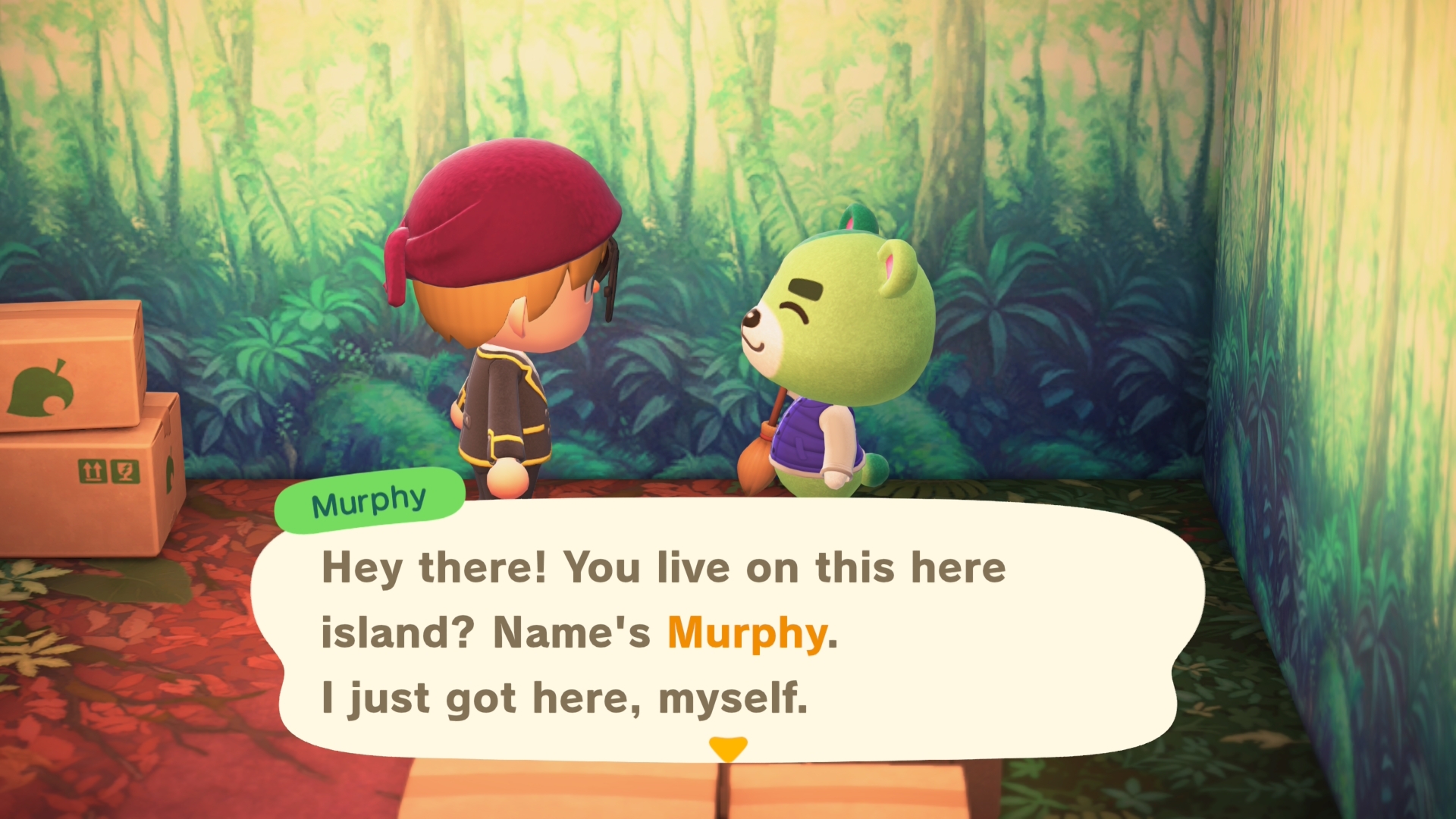1456x819 pixels.
Task: Advance dialogue with the orange arrow
Action: coord(728,748)
